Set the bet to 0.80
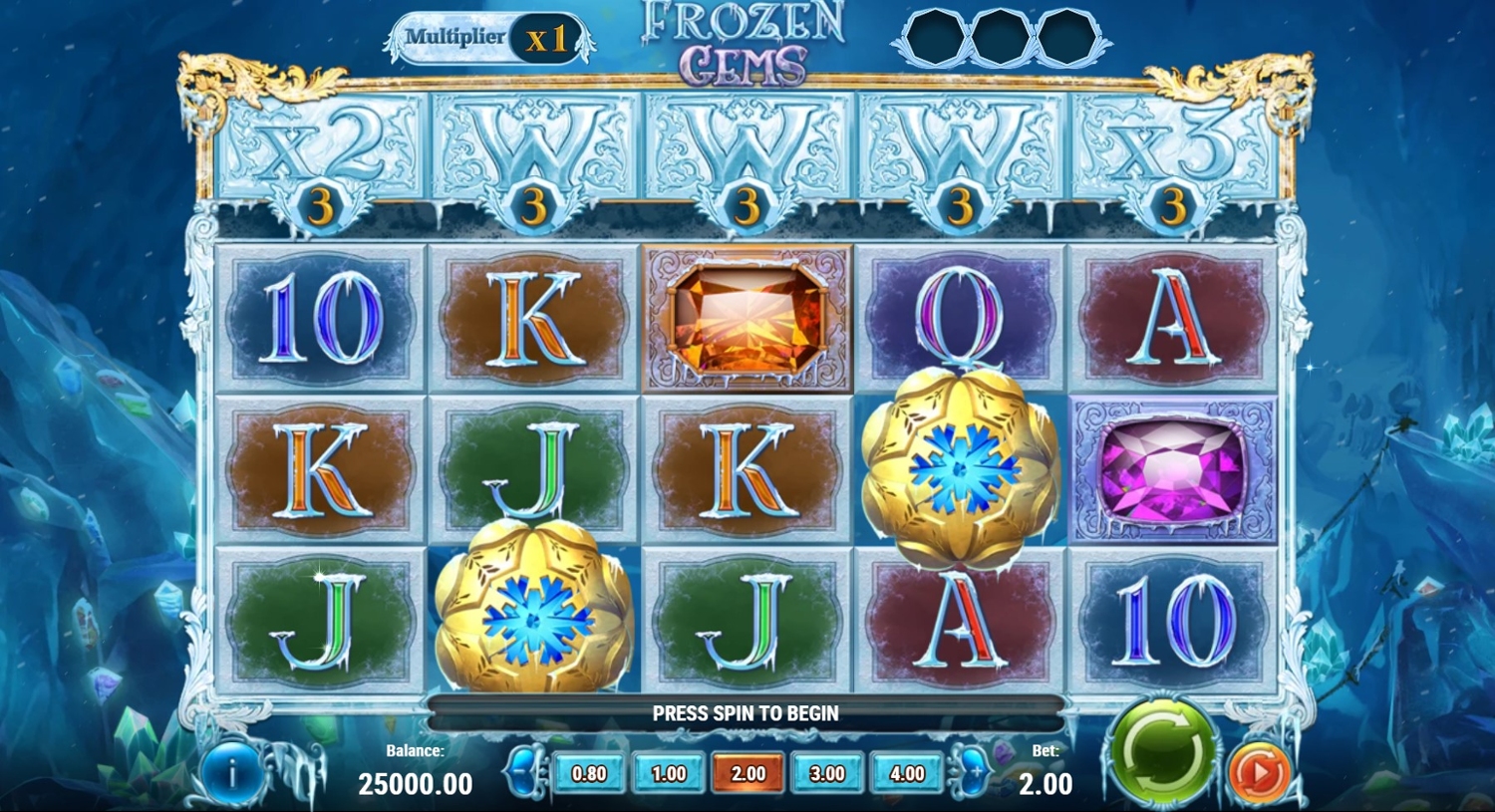 coord(589,773)
